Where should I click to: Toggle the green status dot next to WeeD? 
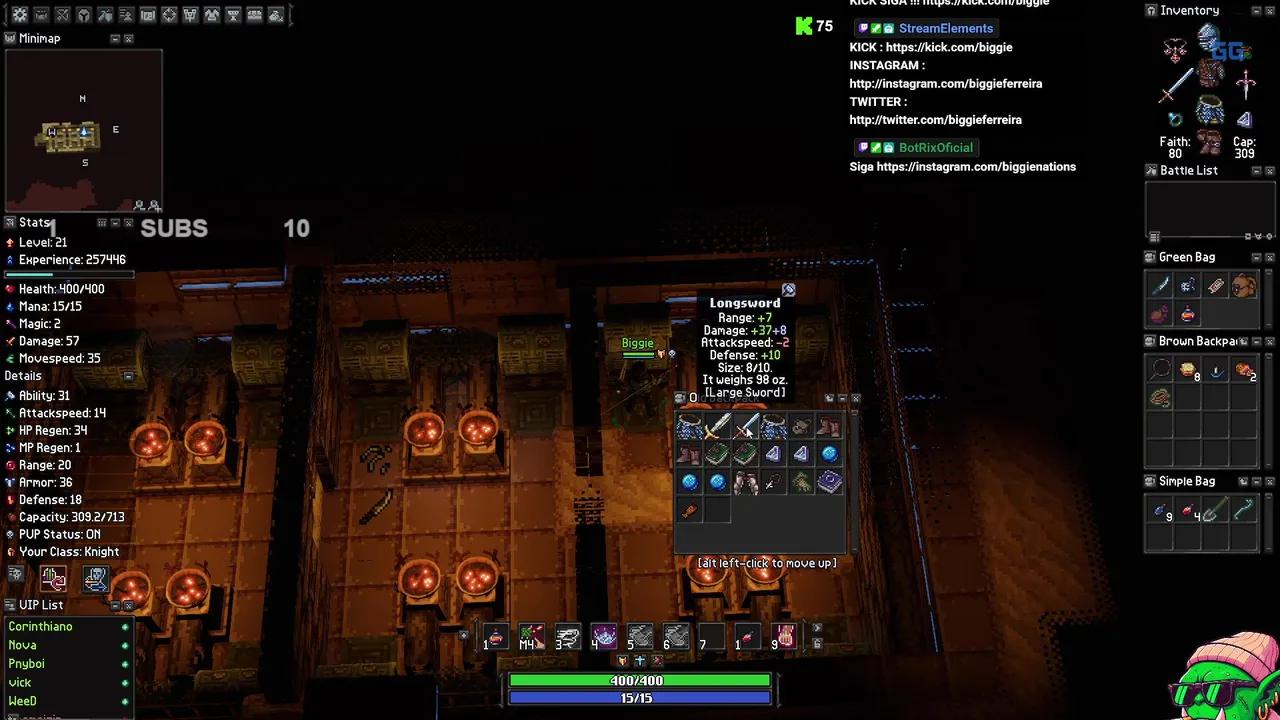(x=125, y=701)
